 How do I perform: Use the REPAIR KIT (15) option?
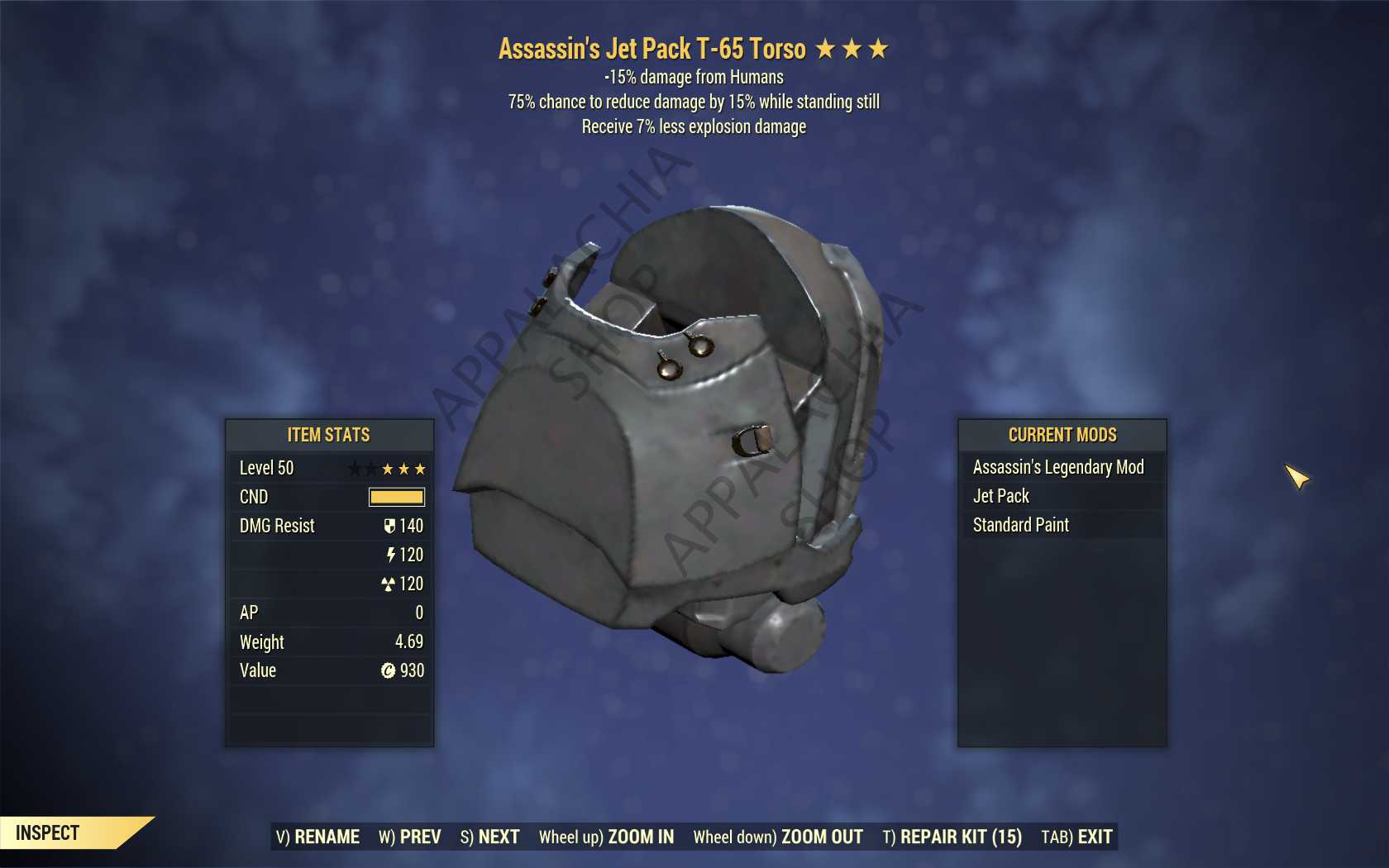coord(952,837)
